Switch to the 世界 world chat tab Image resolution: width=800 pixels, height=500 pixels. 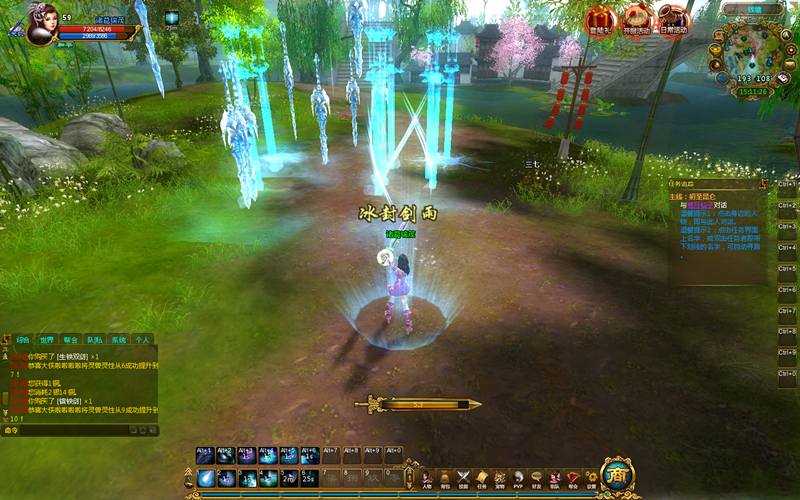pyautogui.click(x=47, y=340)
